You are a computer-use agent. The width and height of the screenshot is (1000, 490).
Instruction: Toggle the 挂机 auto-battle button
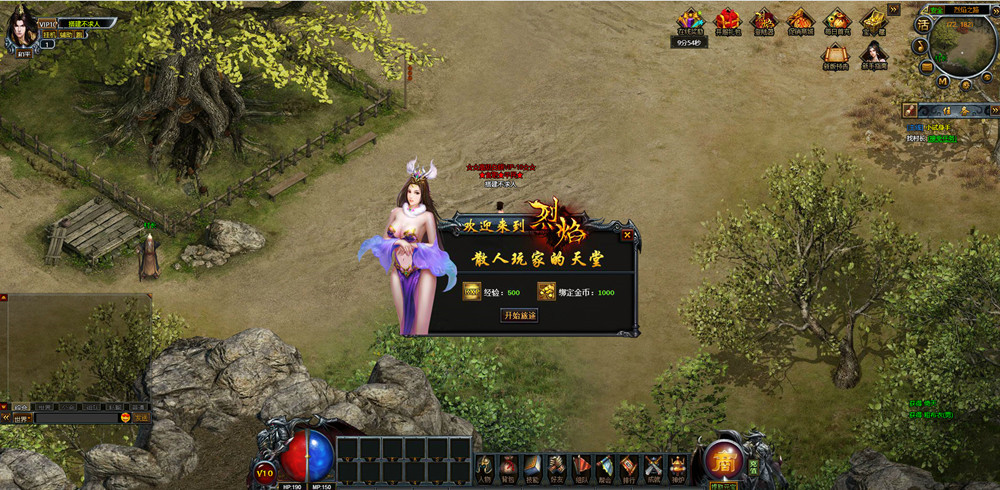point(49,33)
